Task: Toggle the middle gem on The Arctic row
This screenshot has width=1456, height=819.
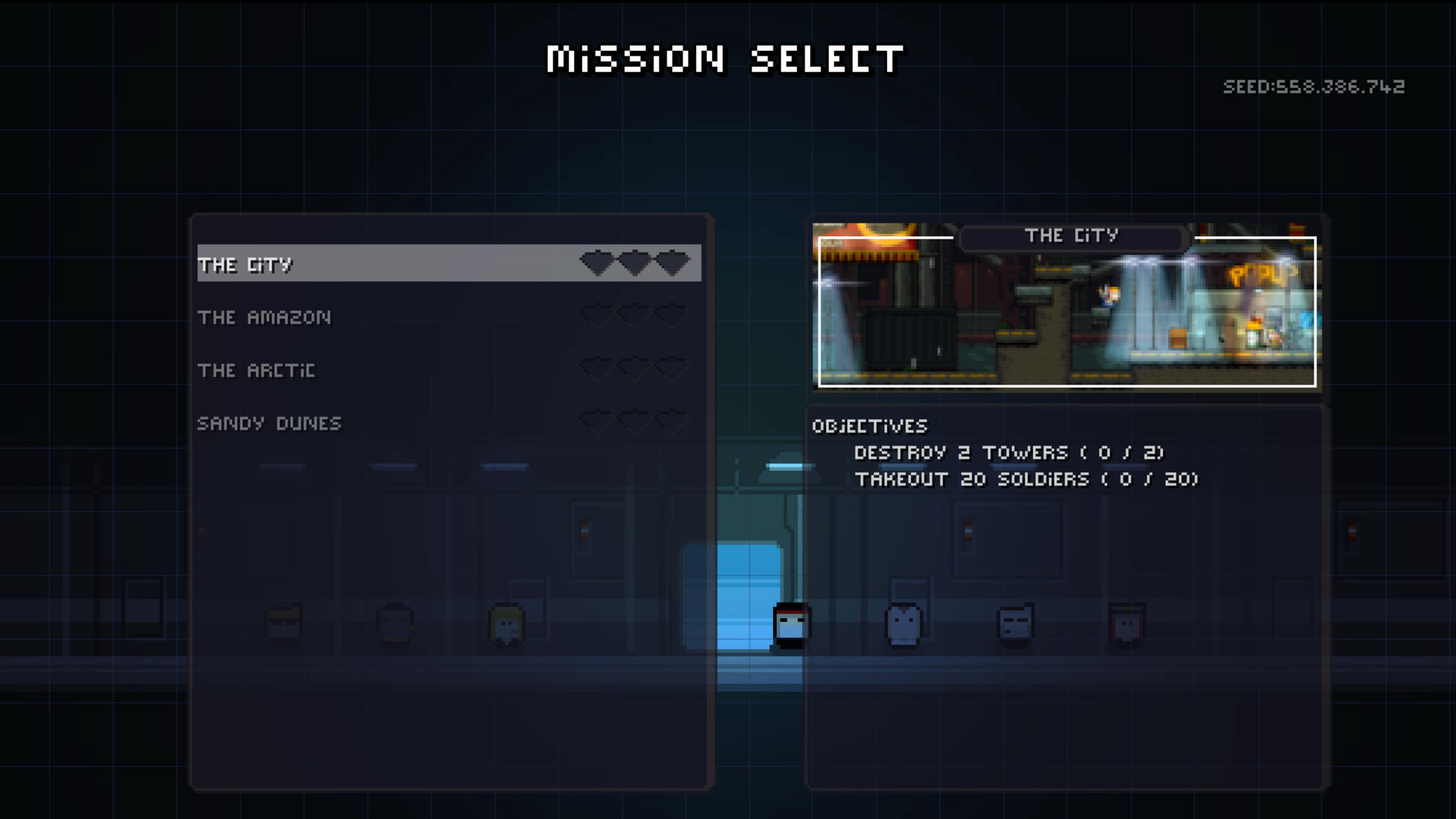Action: (633, 369)
